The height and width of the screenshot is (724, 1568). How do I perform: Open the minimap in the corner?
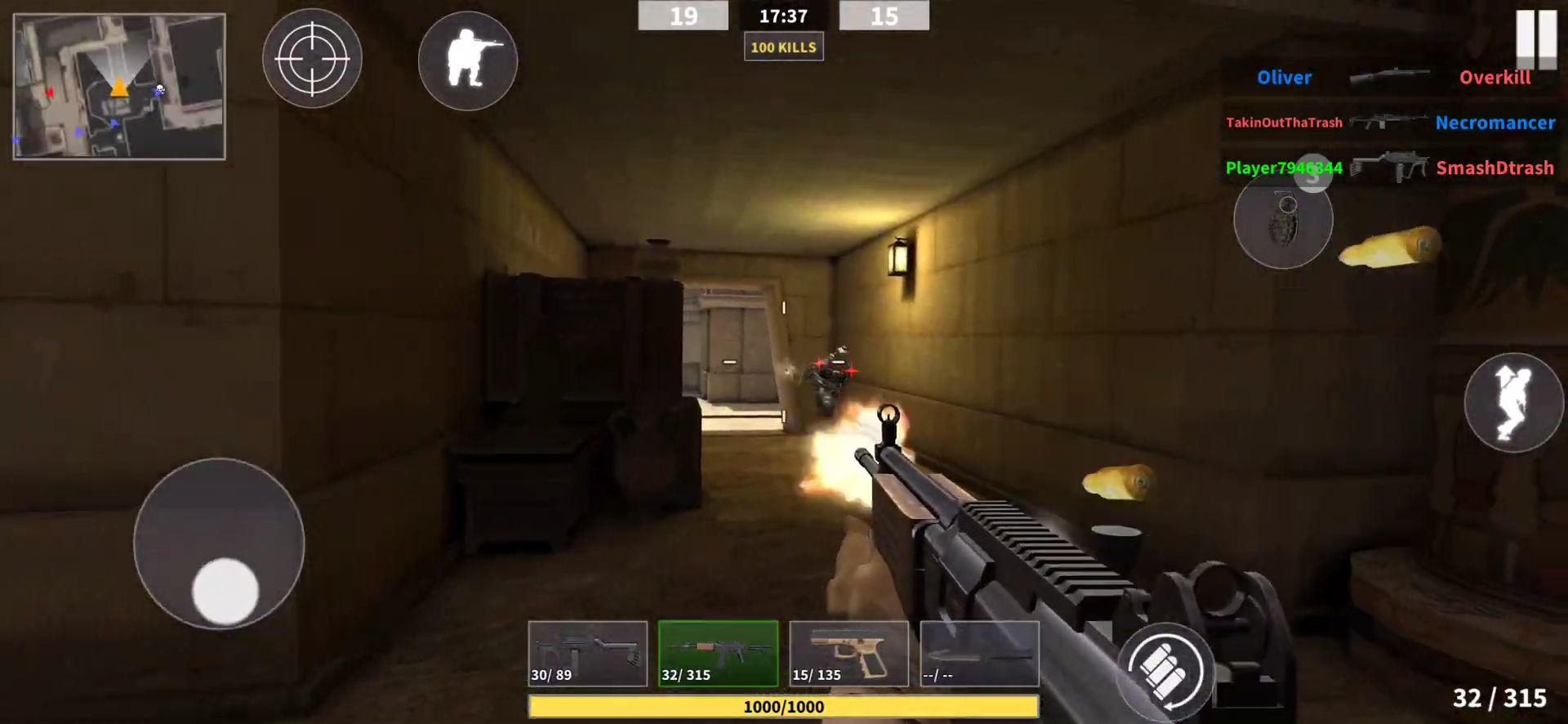119,86
